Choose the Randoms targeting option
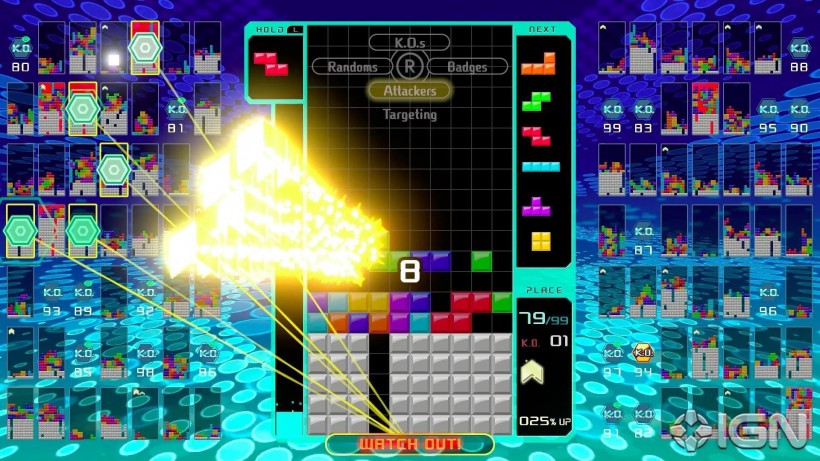Image resolution: width=820 pixels, height=461 pixels. (352, 67)
